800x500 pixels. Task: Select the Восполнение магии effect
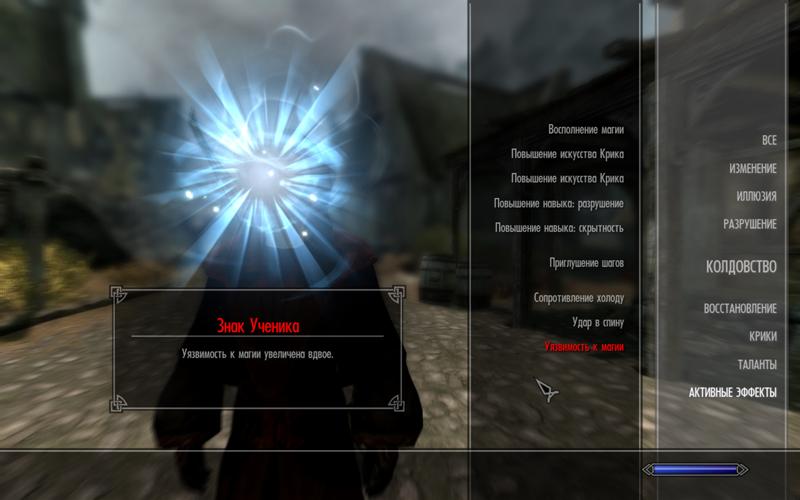click(x=585, y=130)
